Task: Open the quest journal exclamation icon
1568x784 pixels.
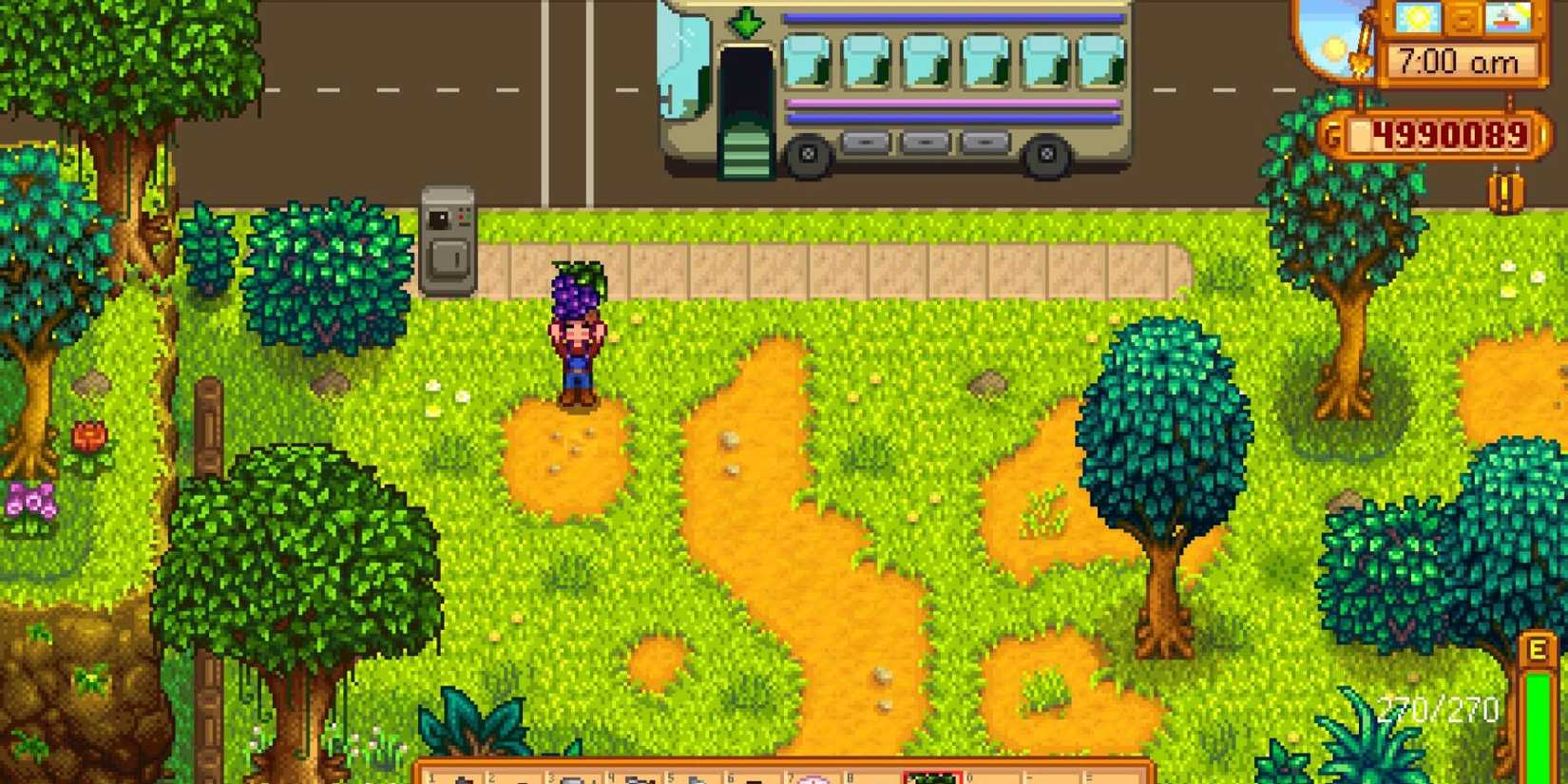Action: [x=1504, y=190]
